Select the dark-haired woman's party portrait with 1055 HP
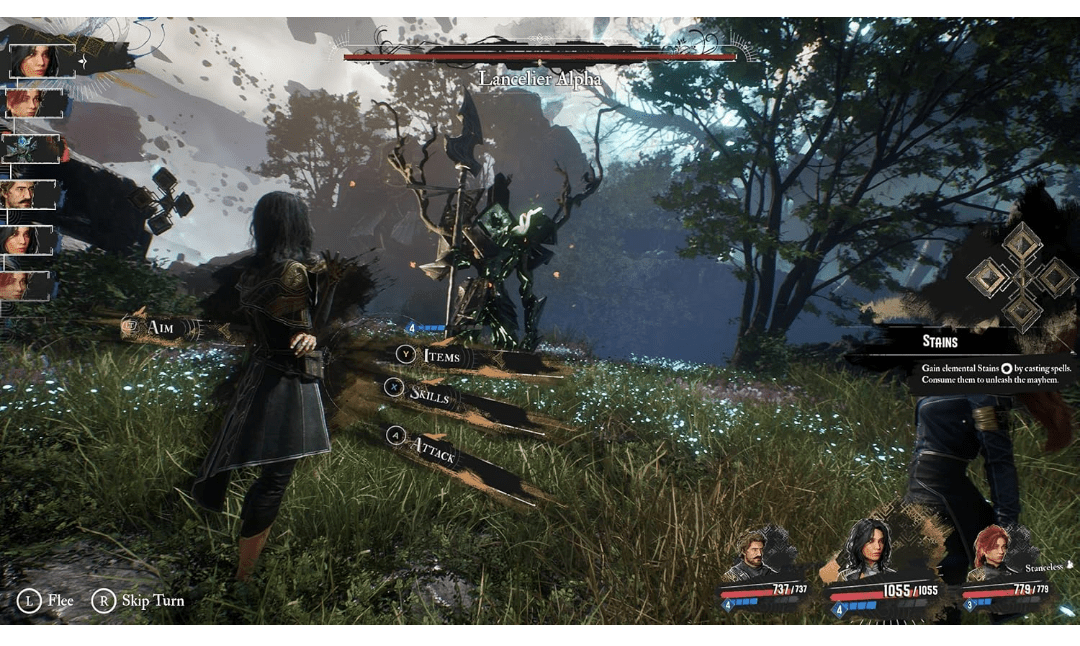 [x=864, y=552]
